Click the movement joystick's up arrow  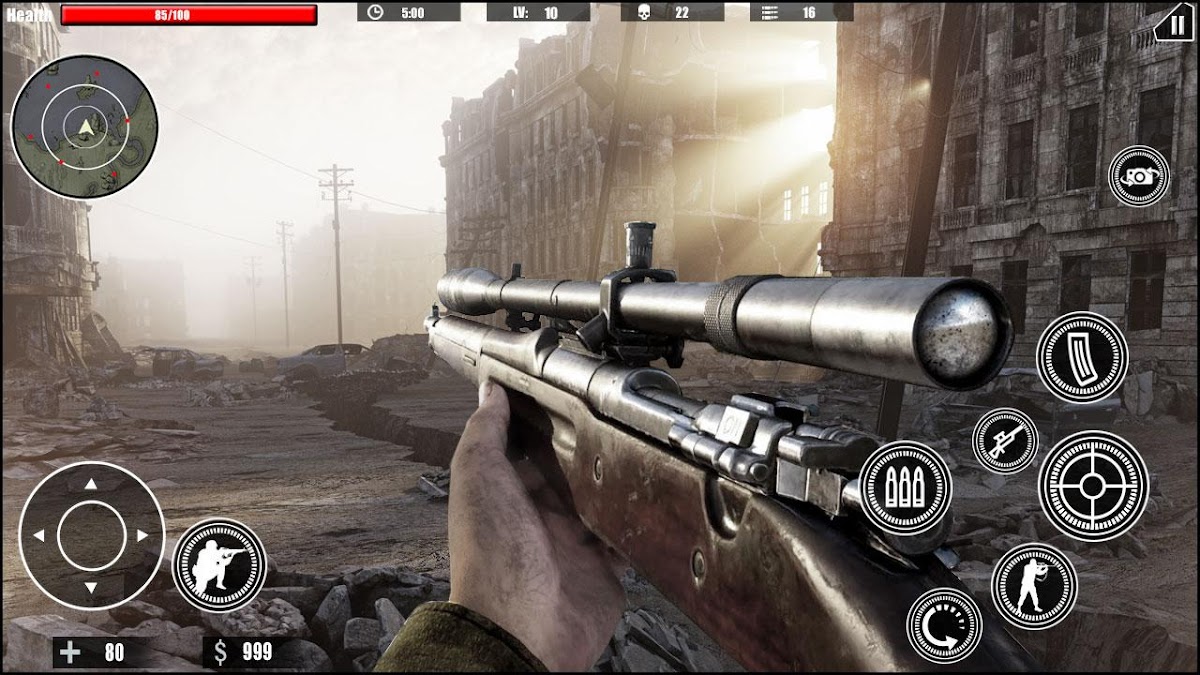(91, 484)
